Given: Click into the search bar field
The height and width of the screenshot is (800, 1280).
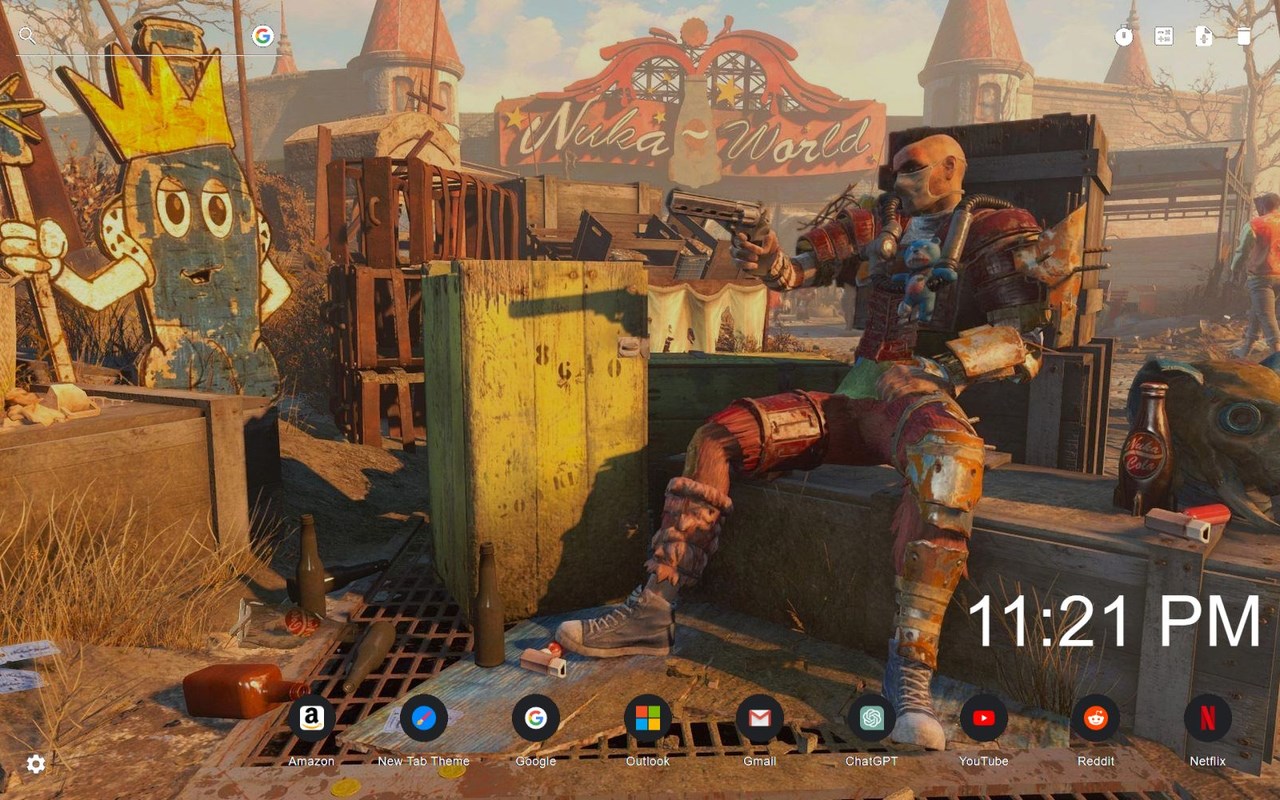Looking at the screenshot, I should click(x=140, y=37).
